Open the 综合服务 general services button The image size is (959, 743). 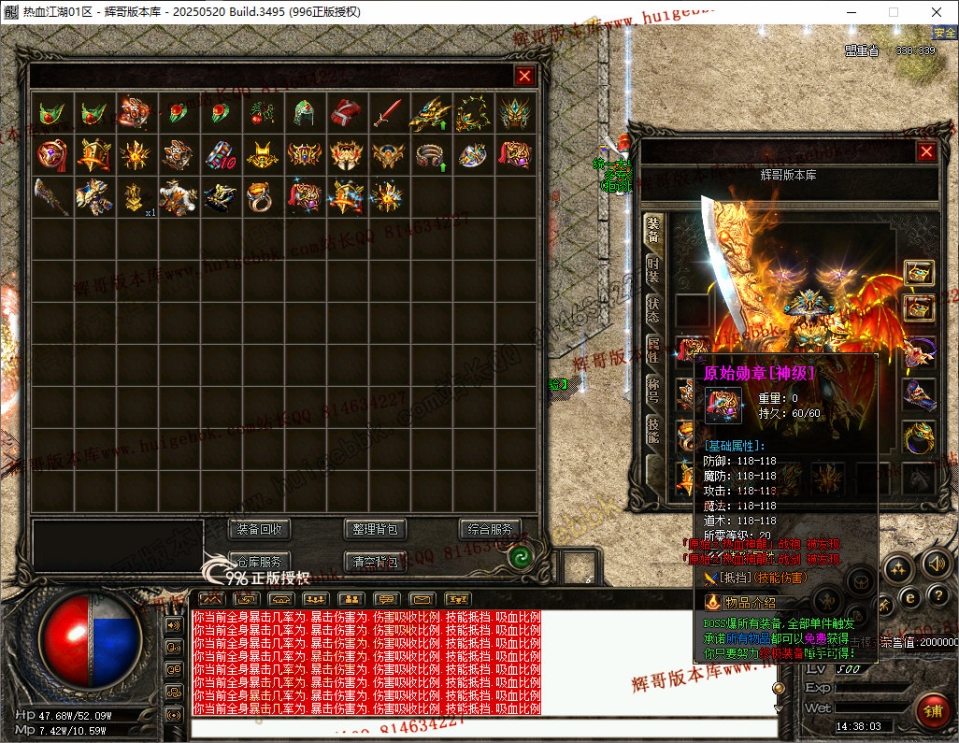[490, 529]
